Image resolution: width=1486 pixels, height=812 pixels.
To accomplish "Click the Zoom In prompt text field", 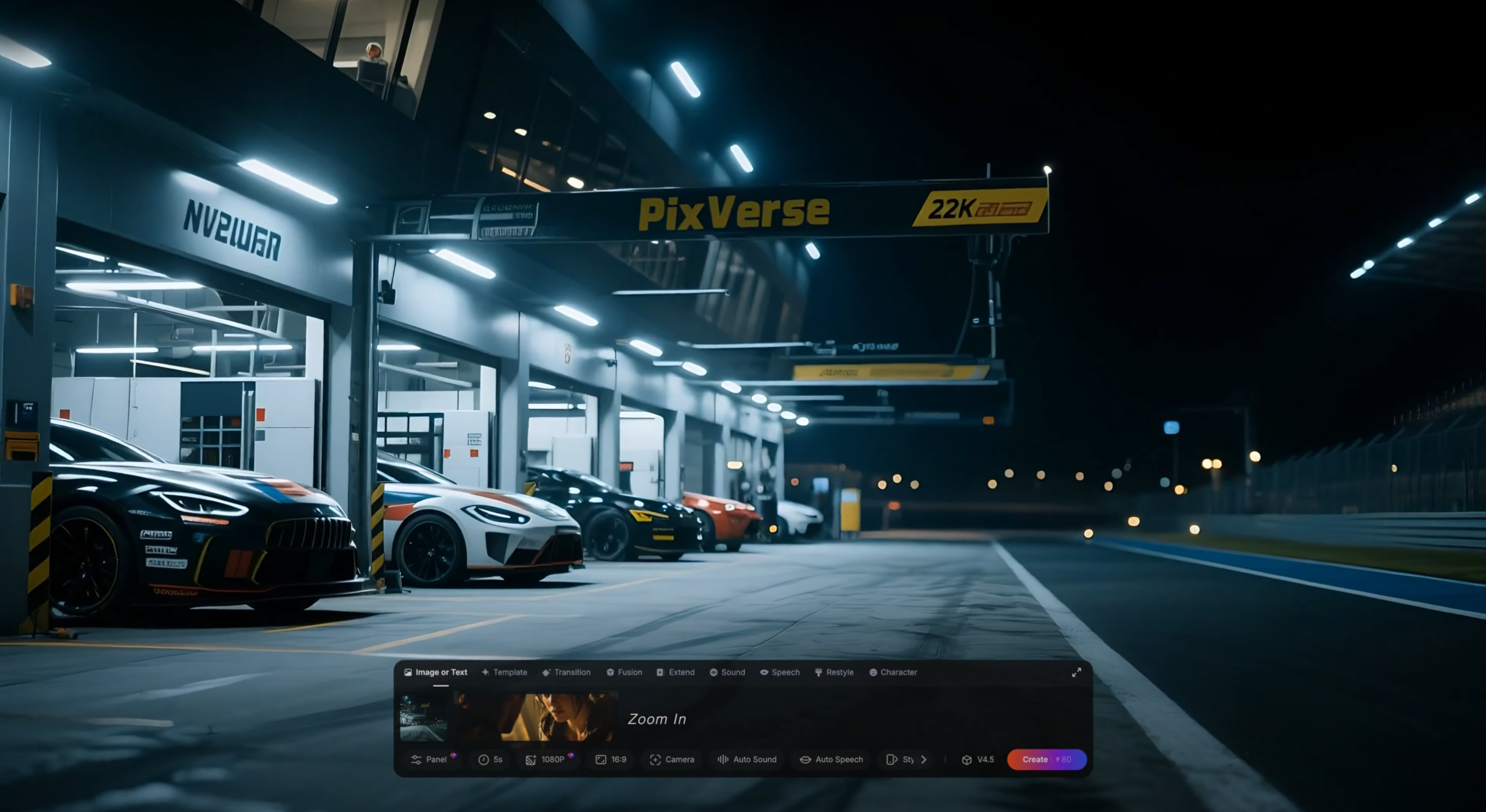I will pos(813,719).
